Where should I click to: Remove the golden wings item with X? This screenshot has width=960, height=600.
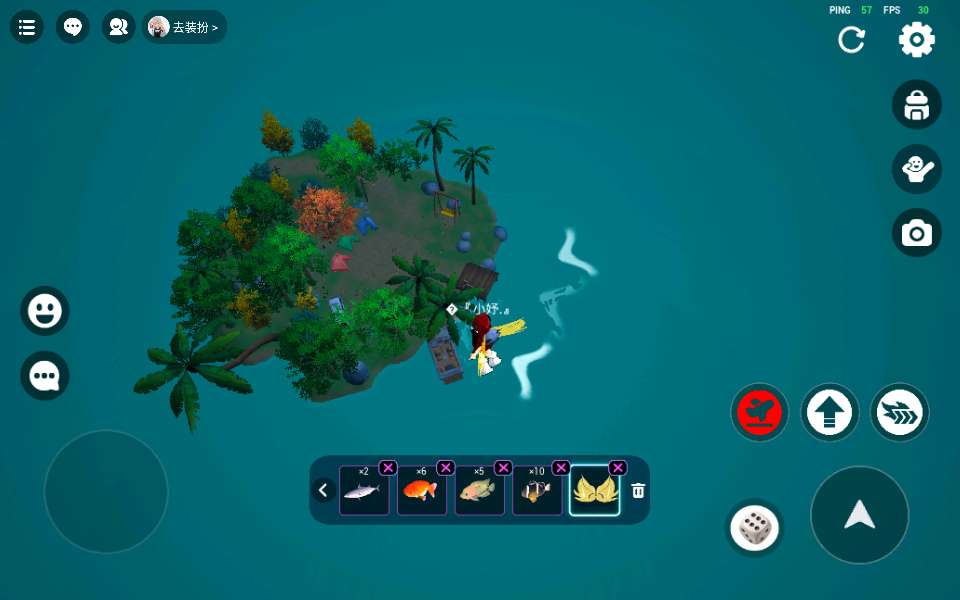tap(618, 467)
